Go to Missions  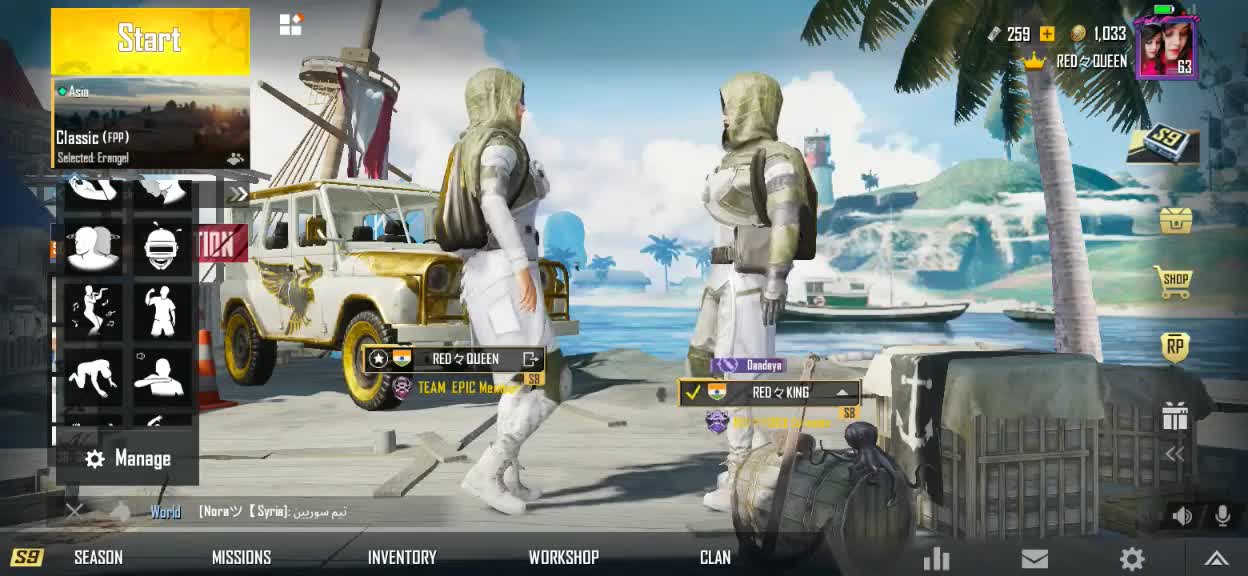click(x=241, y=557)
